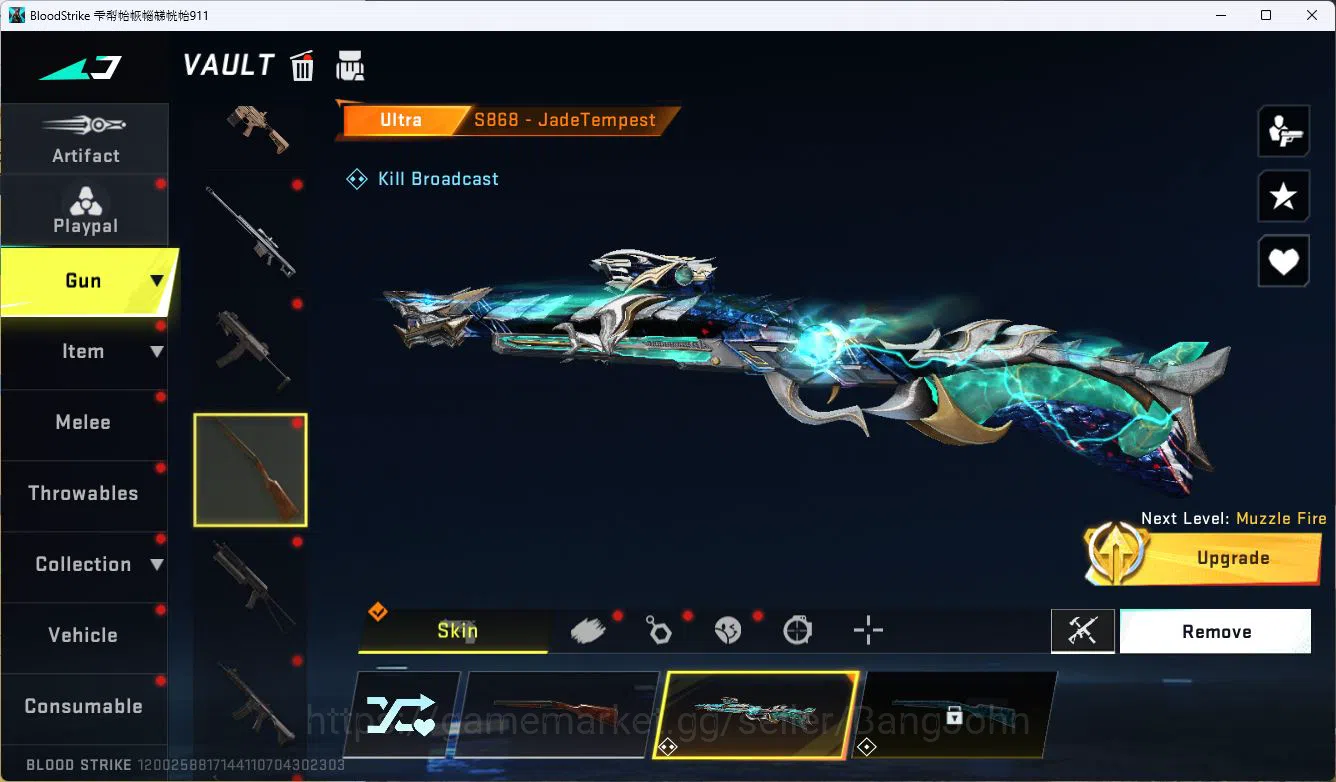Open the charm attachment icon
Viewport: 1336px width, 782px height.
coord(659,629)
